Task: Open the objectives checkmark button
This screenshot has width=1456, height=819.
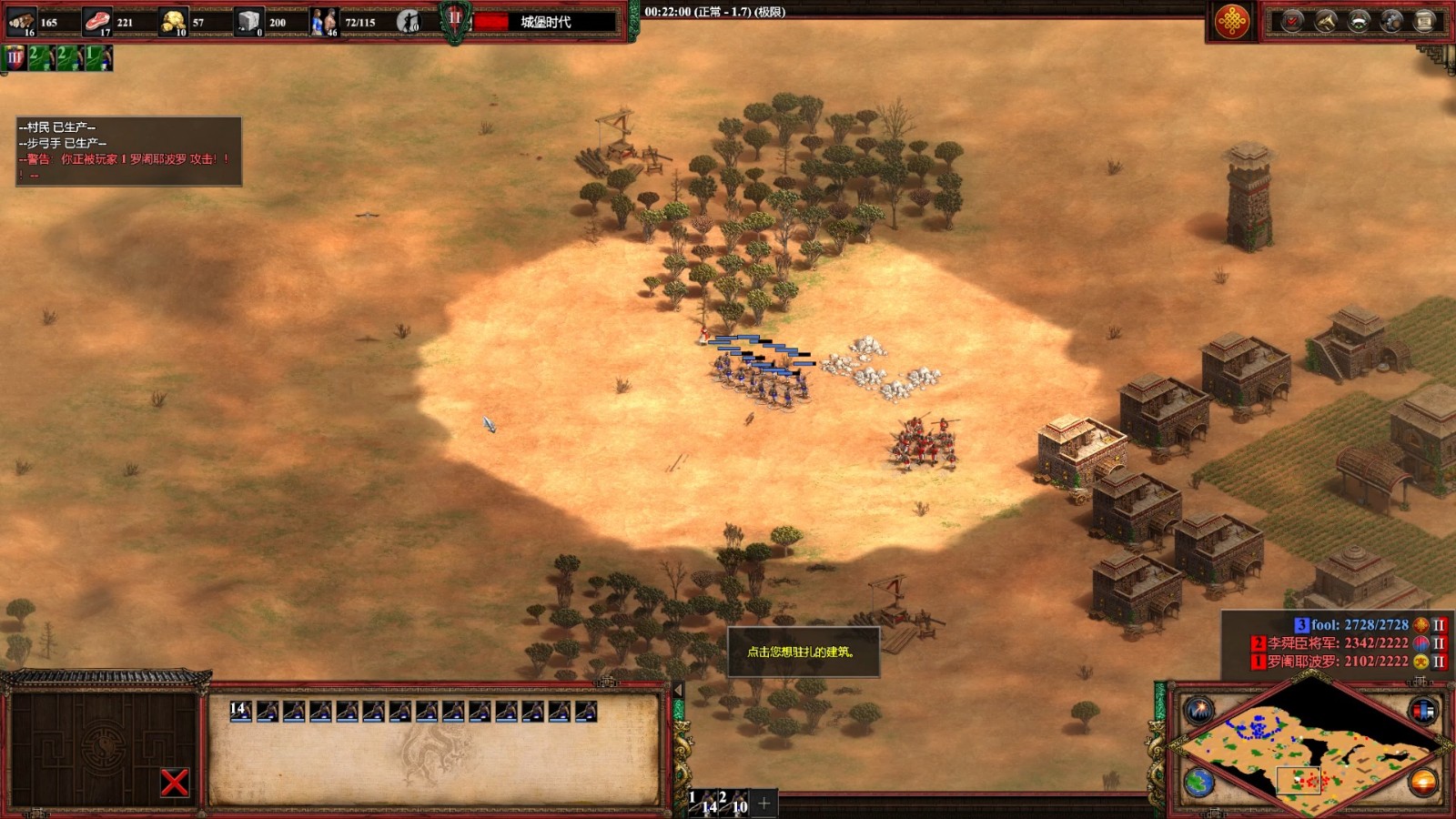Action: pos(1292,21)
